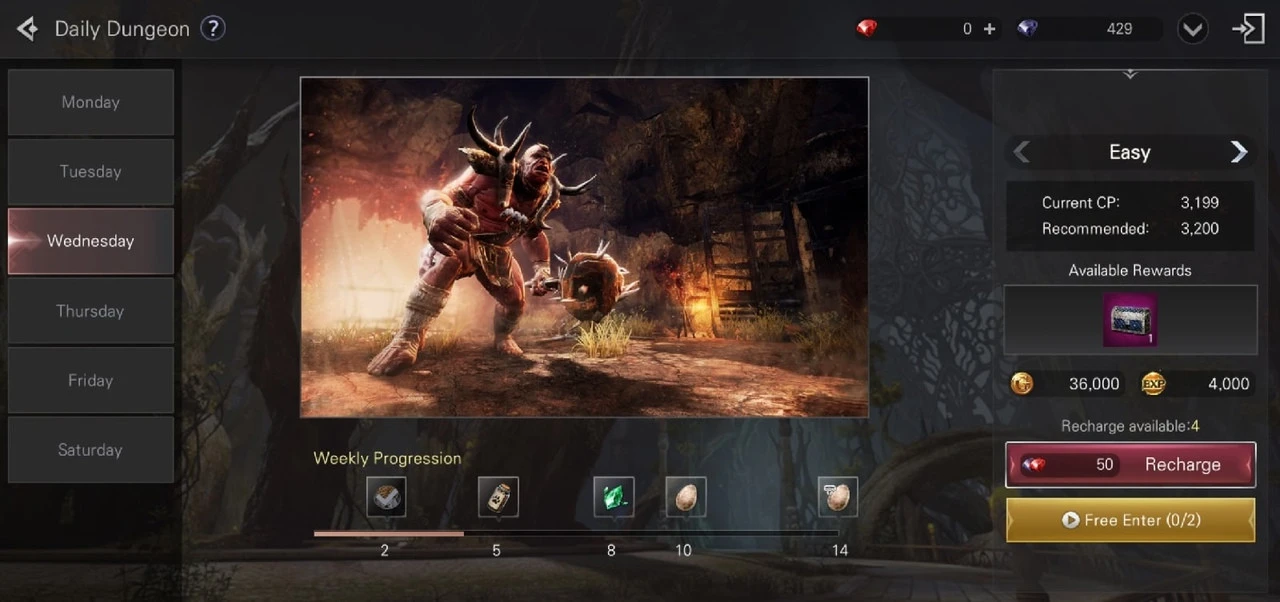Inspect the final reward at 14 clears
The height and width of the screenshot is (602, 1280).
[837, 497]
